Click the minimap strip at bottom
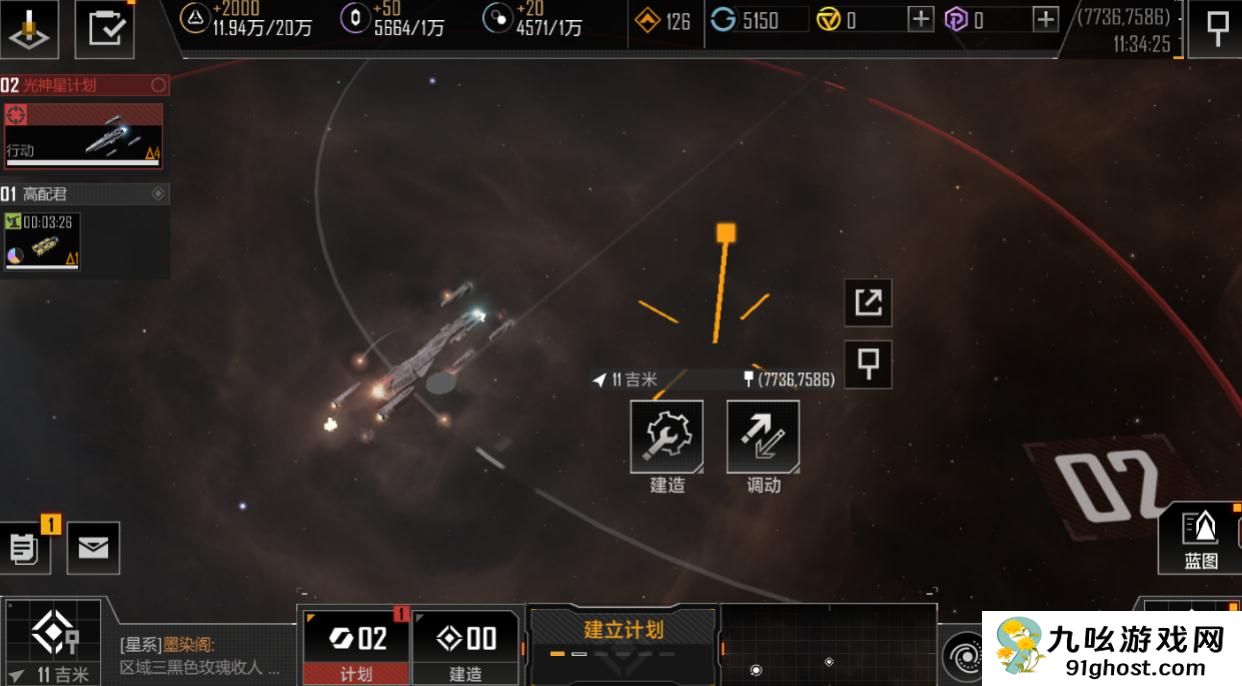Screen dimensions: 1242x686 tap(828, 646)
